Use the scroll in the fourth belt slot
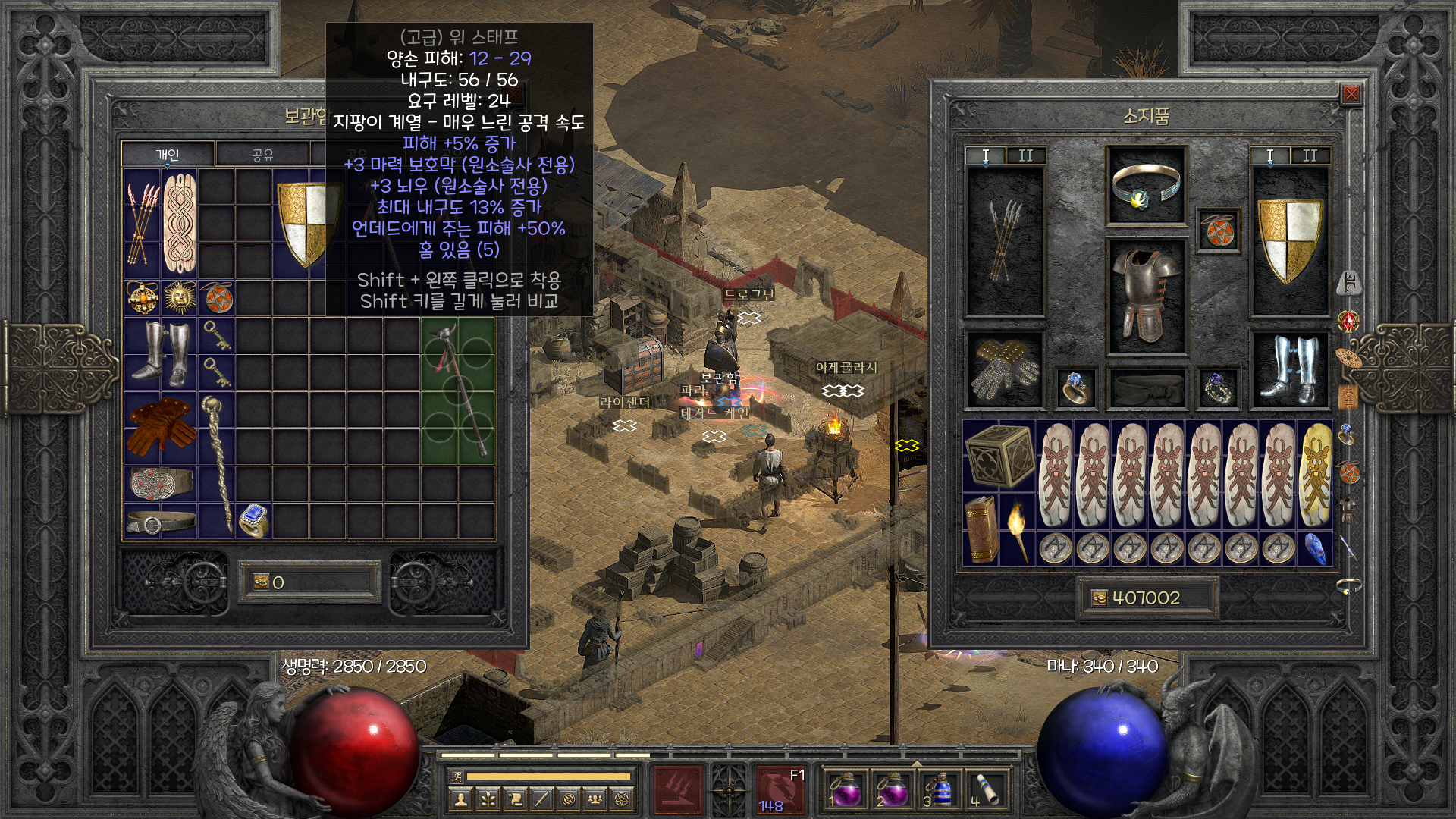Screen dimensions: 1456x819 click(x=985, y=789)
